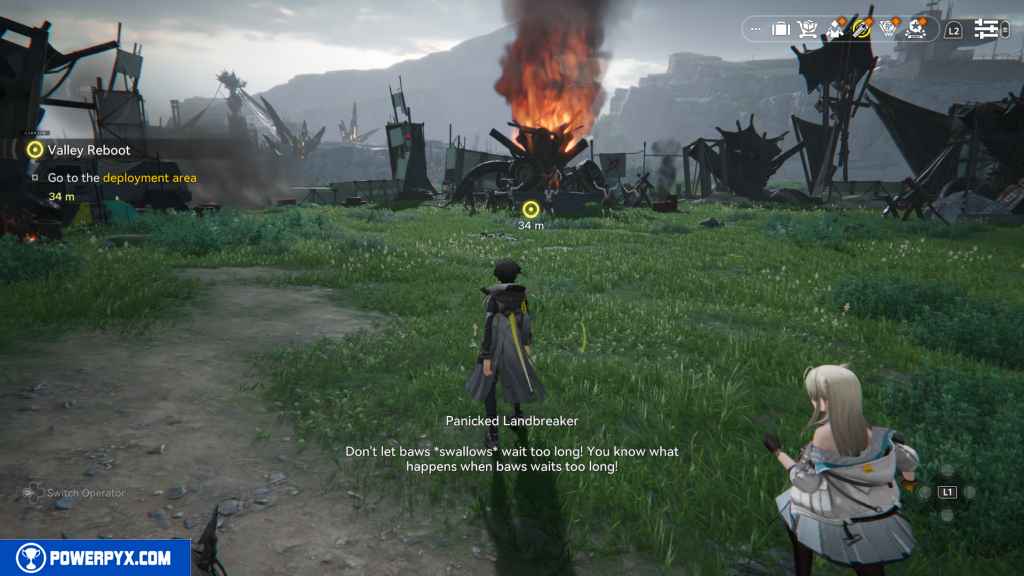Open the three-dots more options menu
1024x576 pixels.
[756, 29]
